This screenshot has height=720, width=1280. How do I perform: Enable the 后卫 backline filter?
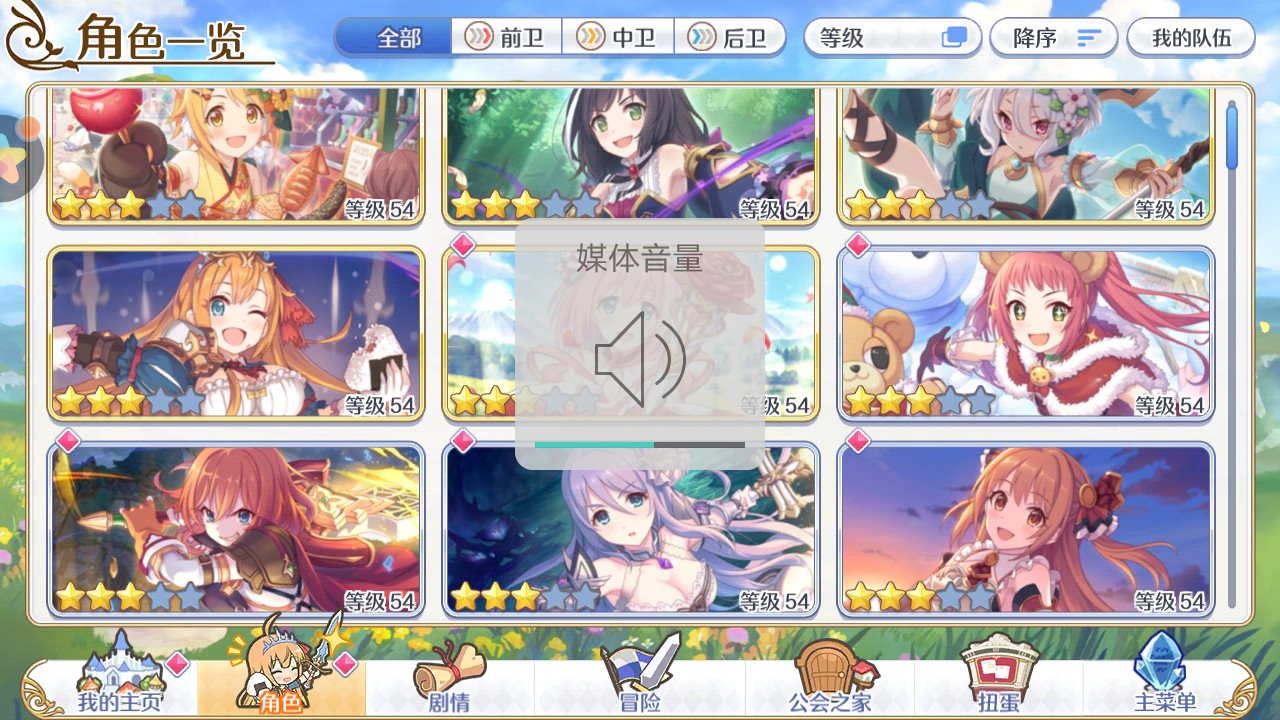pos(730,37)
